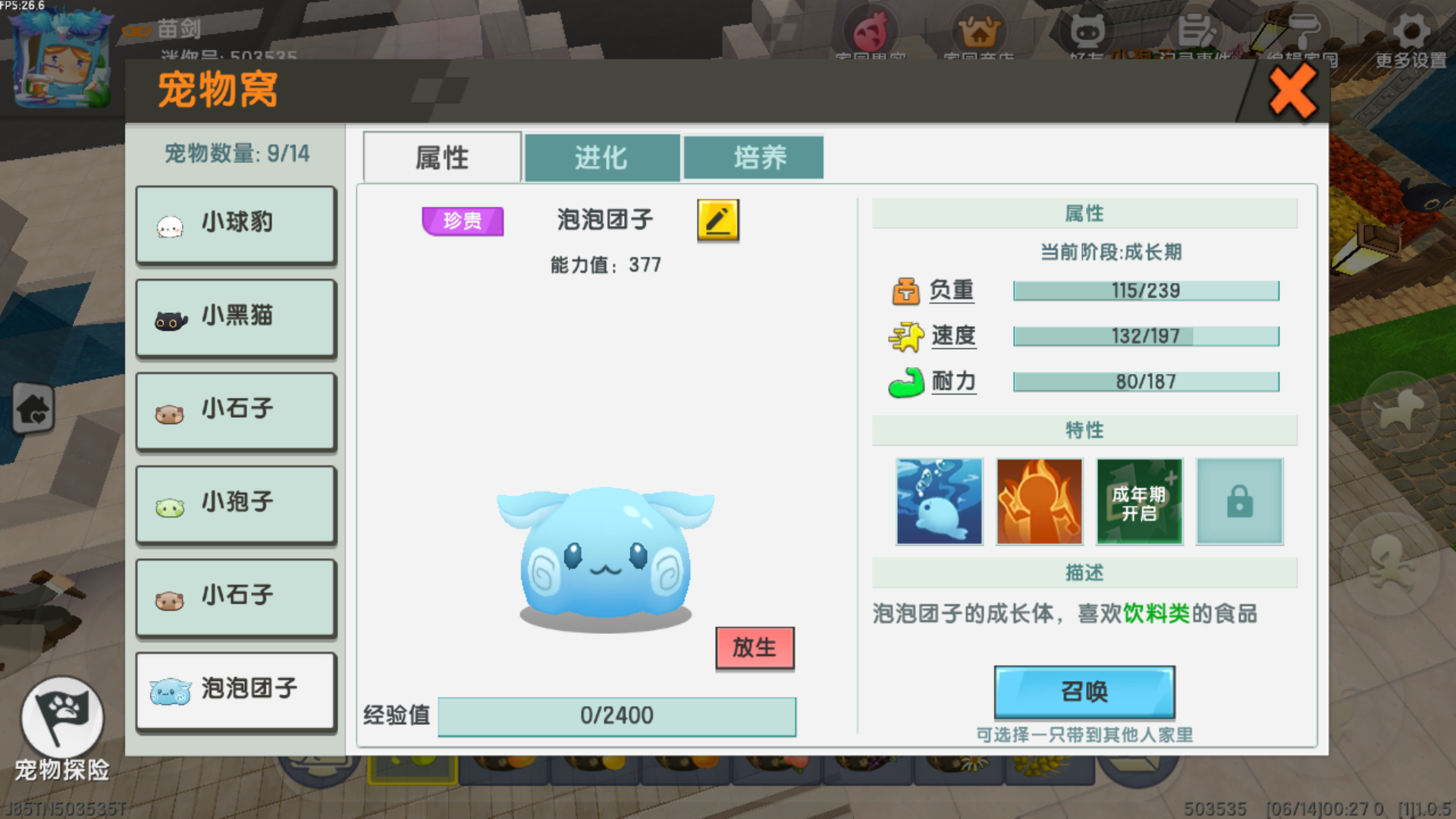Screen dimensions: 1456x819
Task: Click the yellow pencil to rename 泡泡团子
Action: [x=716, y=221]
